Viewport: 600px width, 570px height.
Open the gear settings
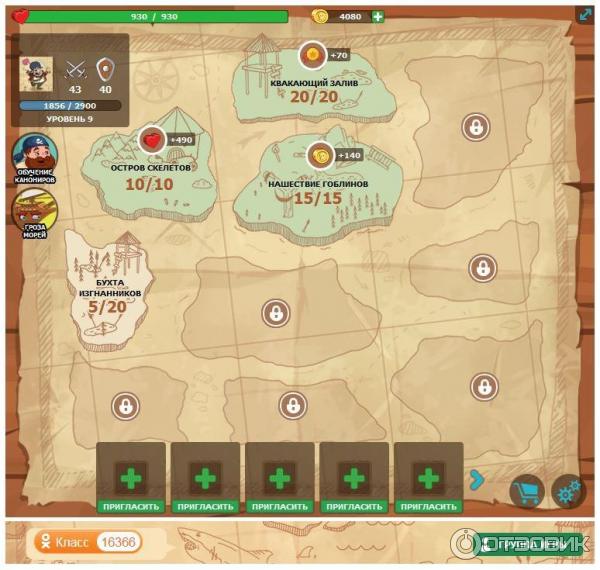(568, 491)
